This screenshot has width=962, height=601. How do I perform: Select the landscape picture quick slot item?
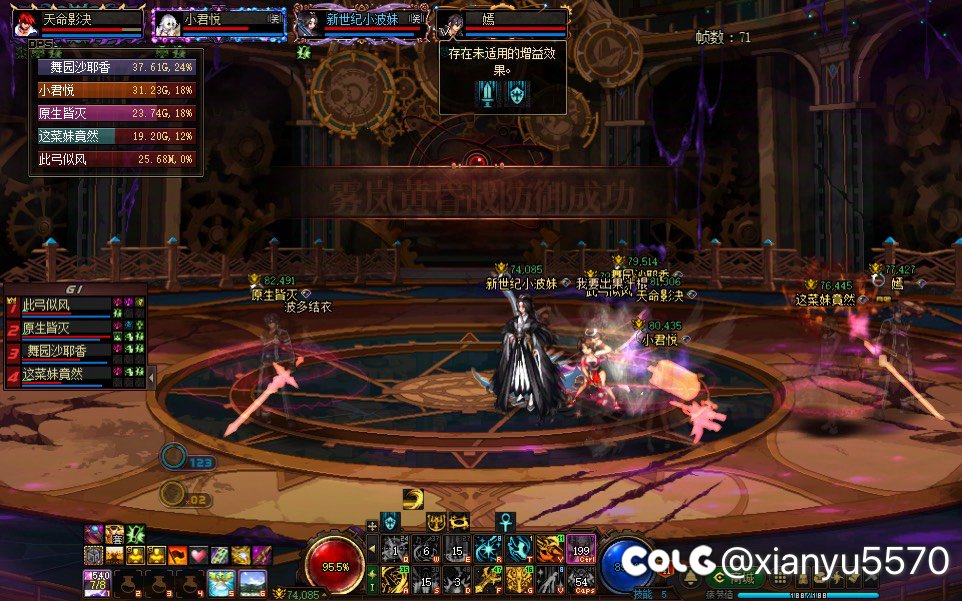251,582
